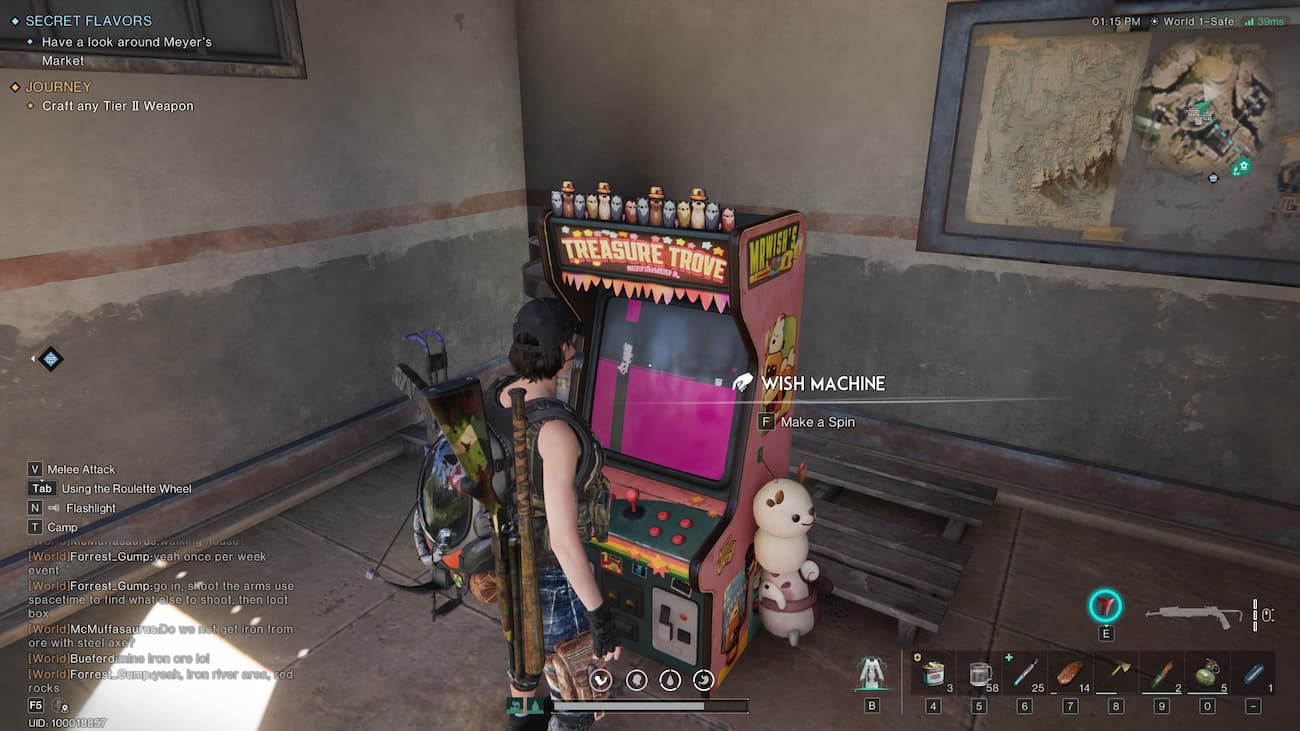The image size is (1300, 731).
Task: Collapse the JOURNEY quest entry
Action: click(56, 86)
